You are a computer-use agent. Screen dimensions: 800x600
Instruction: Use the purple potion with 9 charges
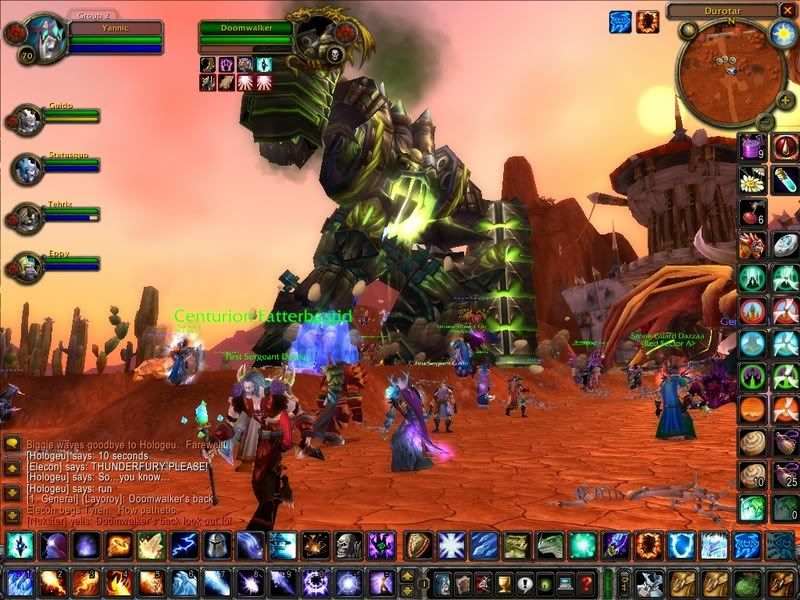tap(751, 148)
